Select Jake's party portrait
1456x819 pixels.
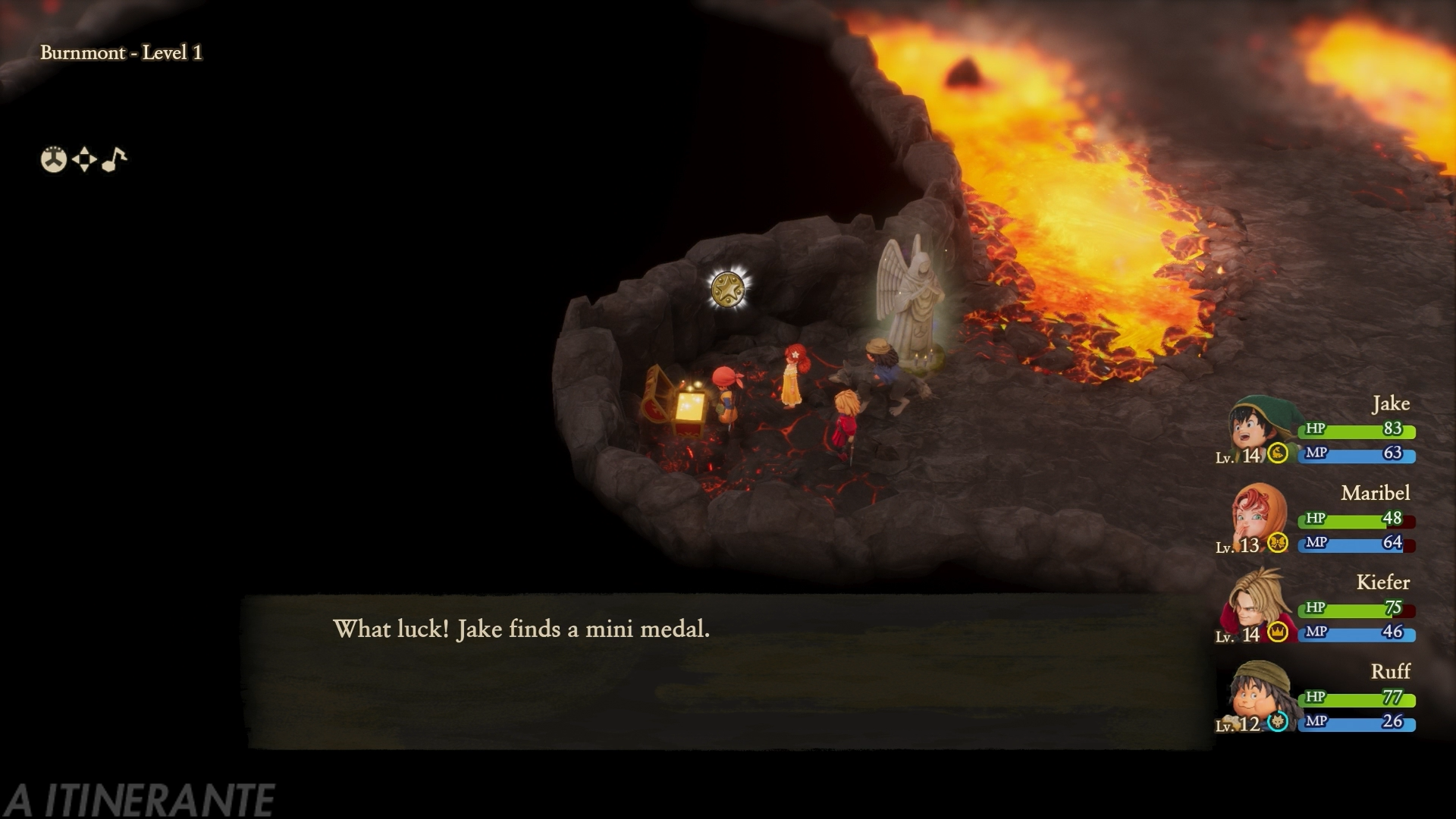coord(1256,426)
